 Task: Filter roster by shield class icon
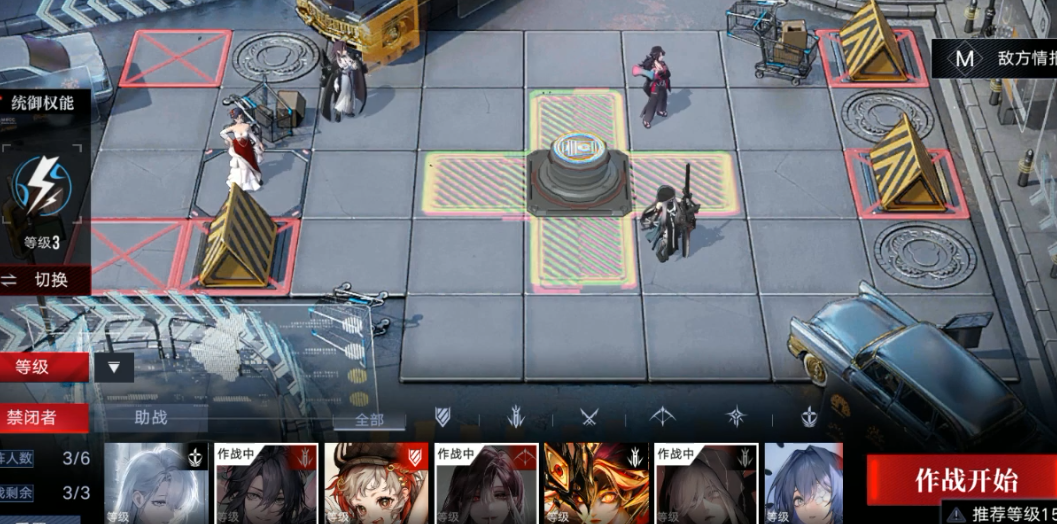click(442, 417)
